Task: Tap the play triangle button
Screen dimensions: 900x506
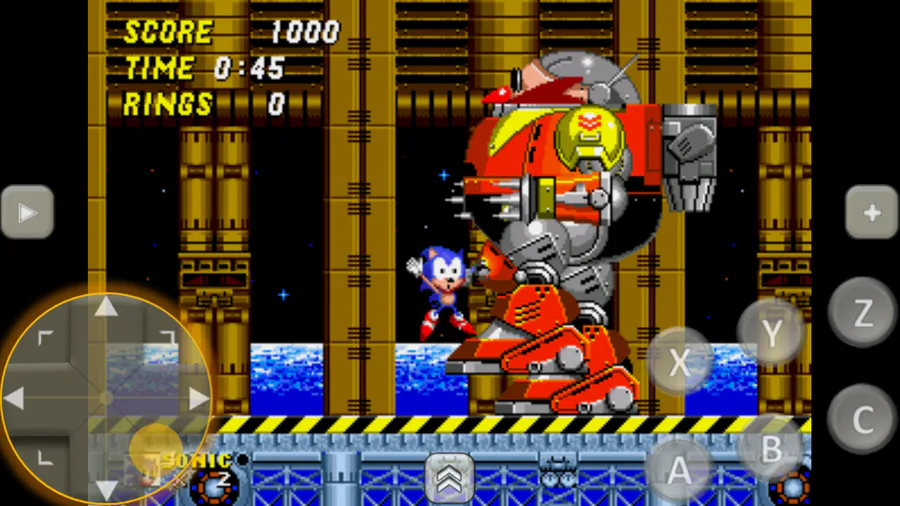Action: pyautogui.click(x=27, y=212)
